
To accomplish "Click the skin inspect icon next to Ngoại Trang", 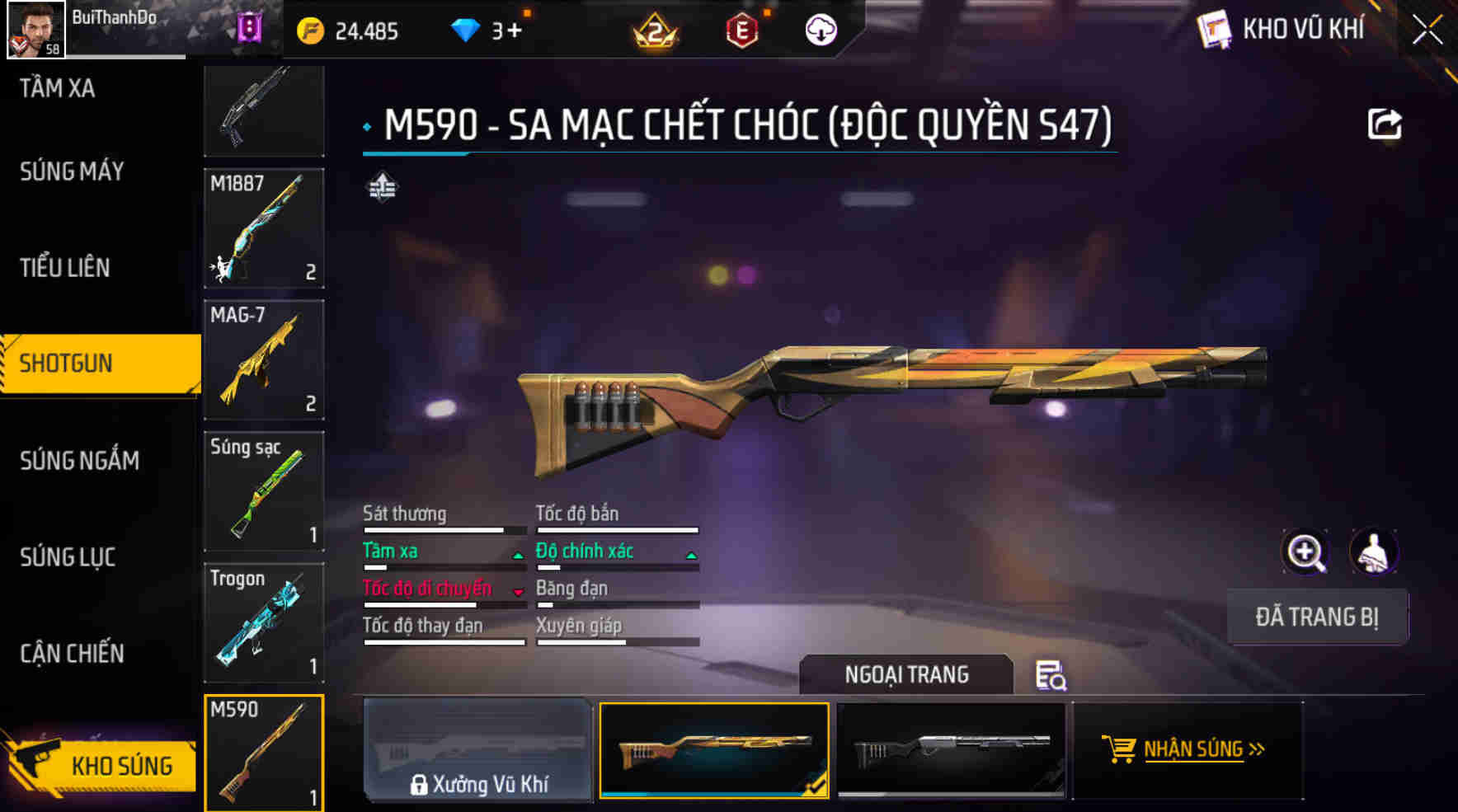I will 1051,678.
